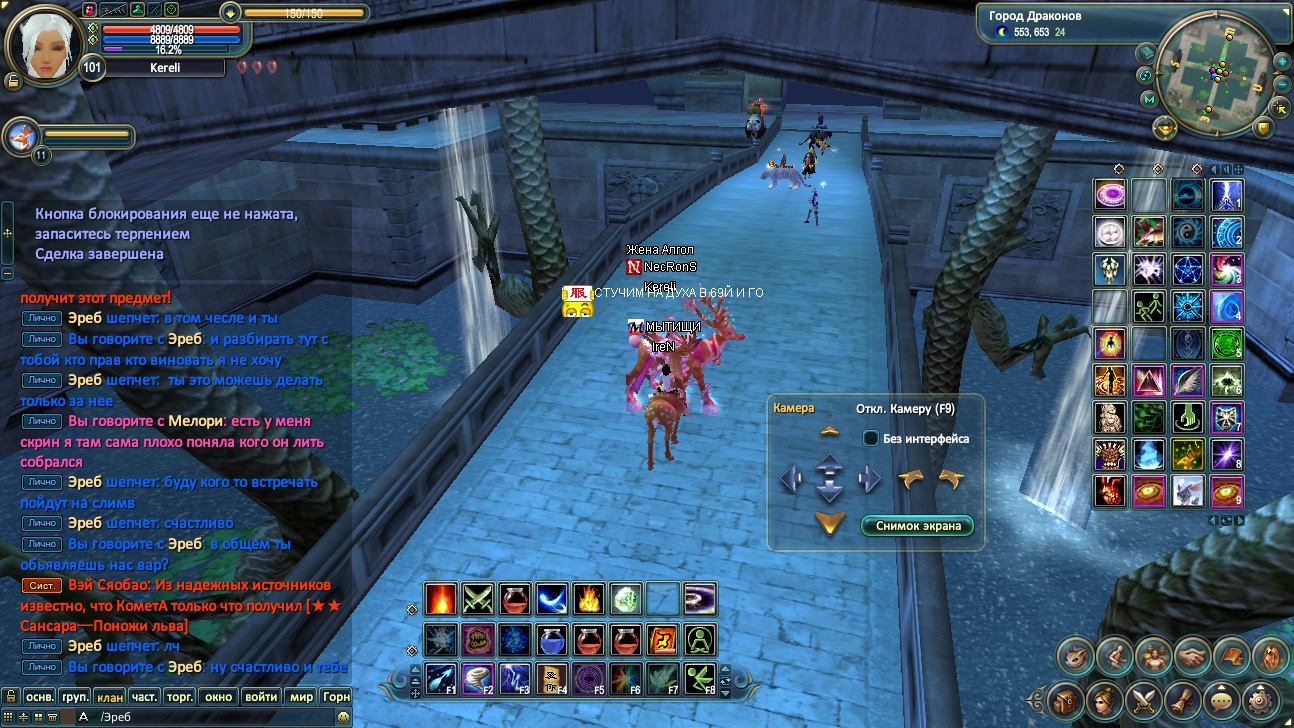Screen dimensions: 1294x728
Task: Toggle the "Без интерфейса" checkbox
Action: click(x=871, y=438)
